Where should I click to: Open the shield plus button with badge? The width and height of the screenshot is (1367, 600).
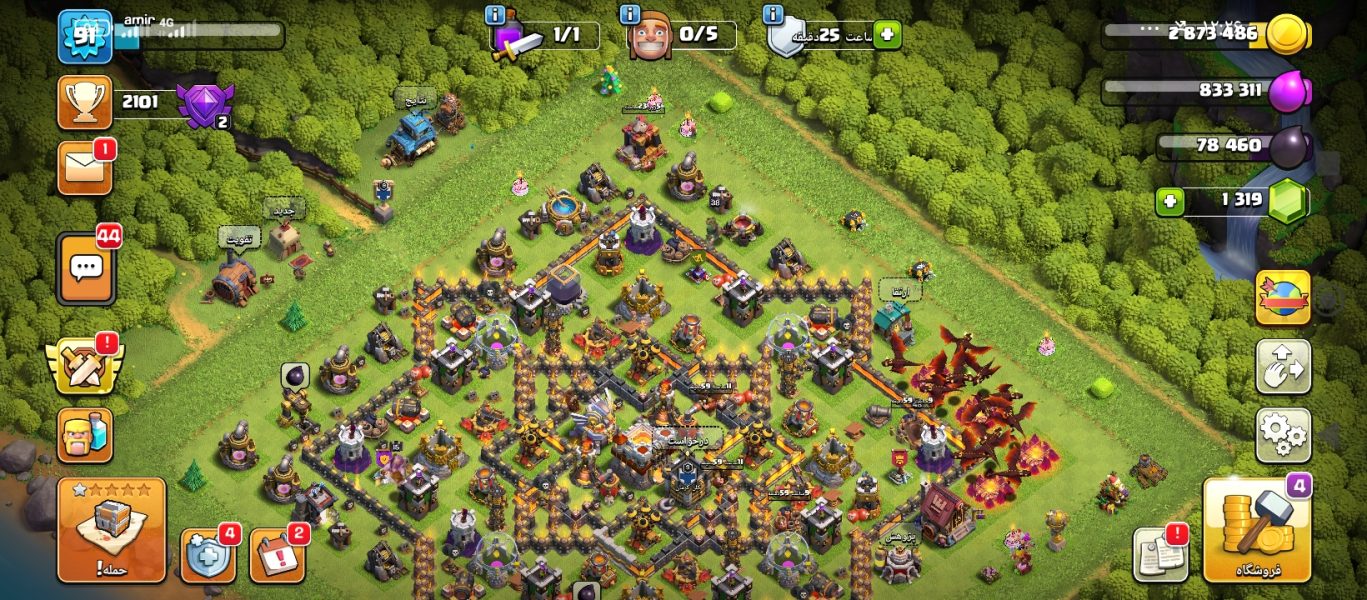207,555
